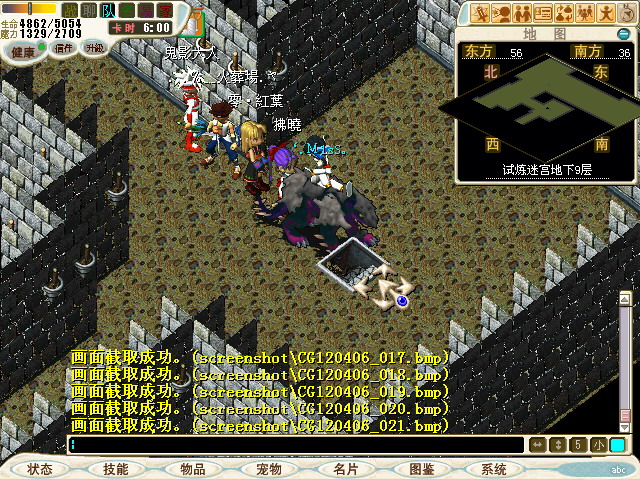Select the name card exchange icon
Screen dimensions: 640x480
click(543, 13)
